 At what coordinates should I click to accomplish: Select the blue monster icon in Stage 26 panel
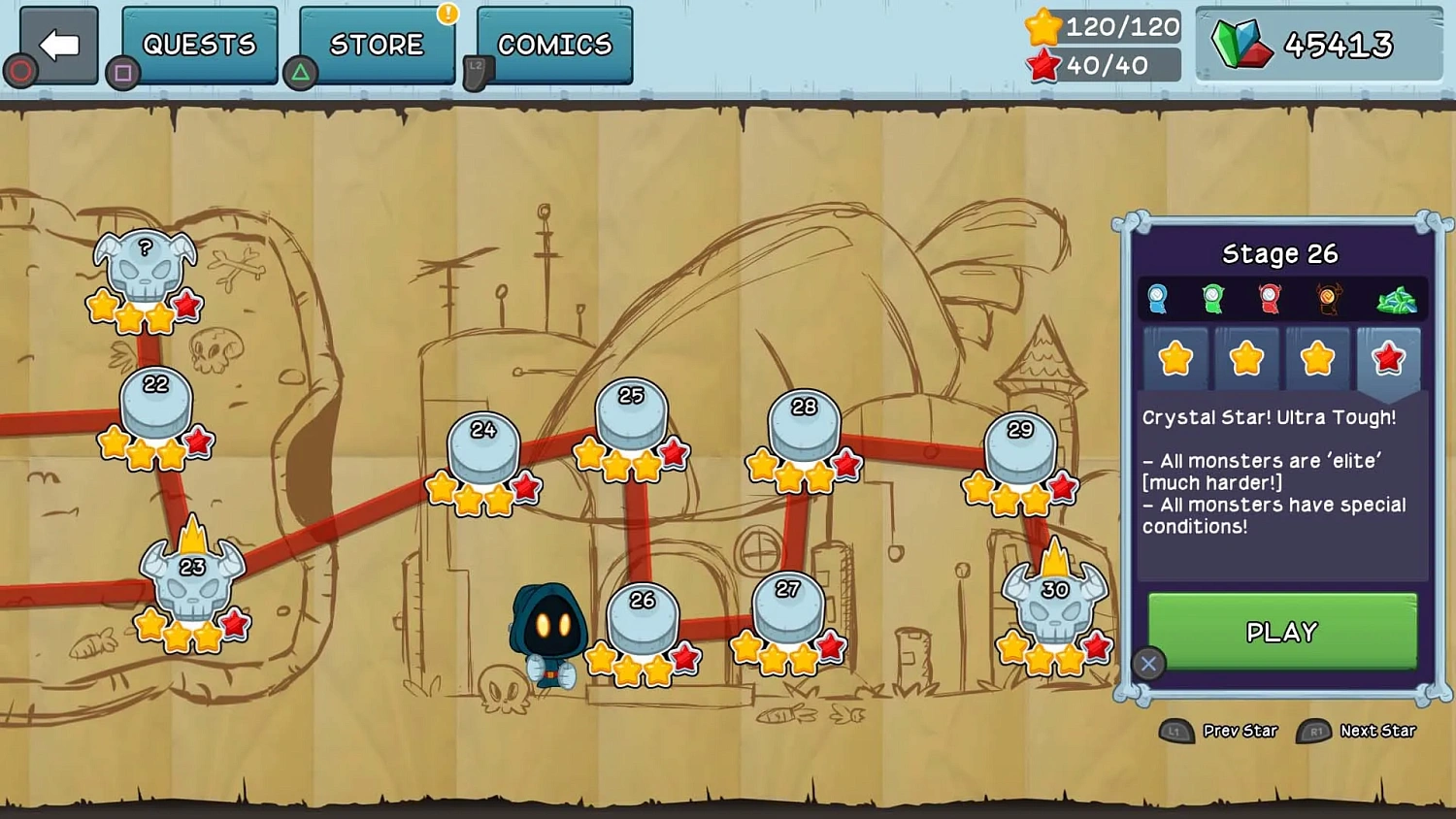point(1159,299)
